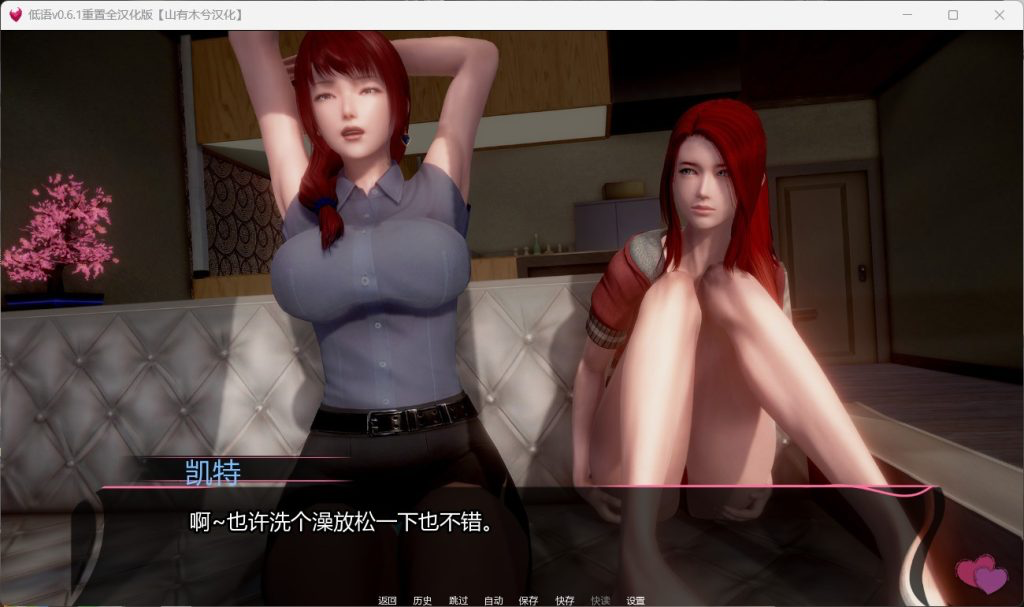
Task: Open the 保存 save menu
Action: (528, 600)
